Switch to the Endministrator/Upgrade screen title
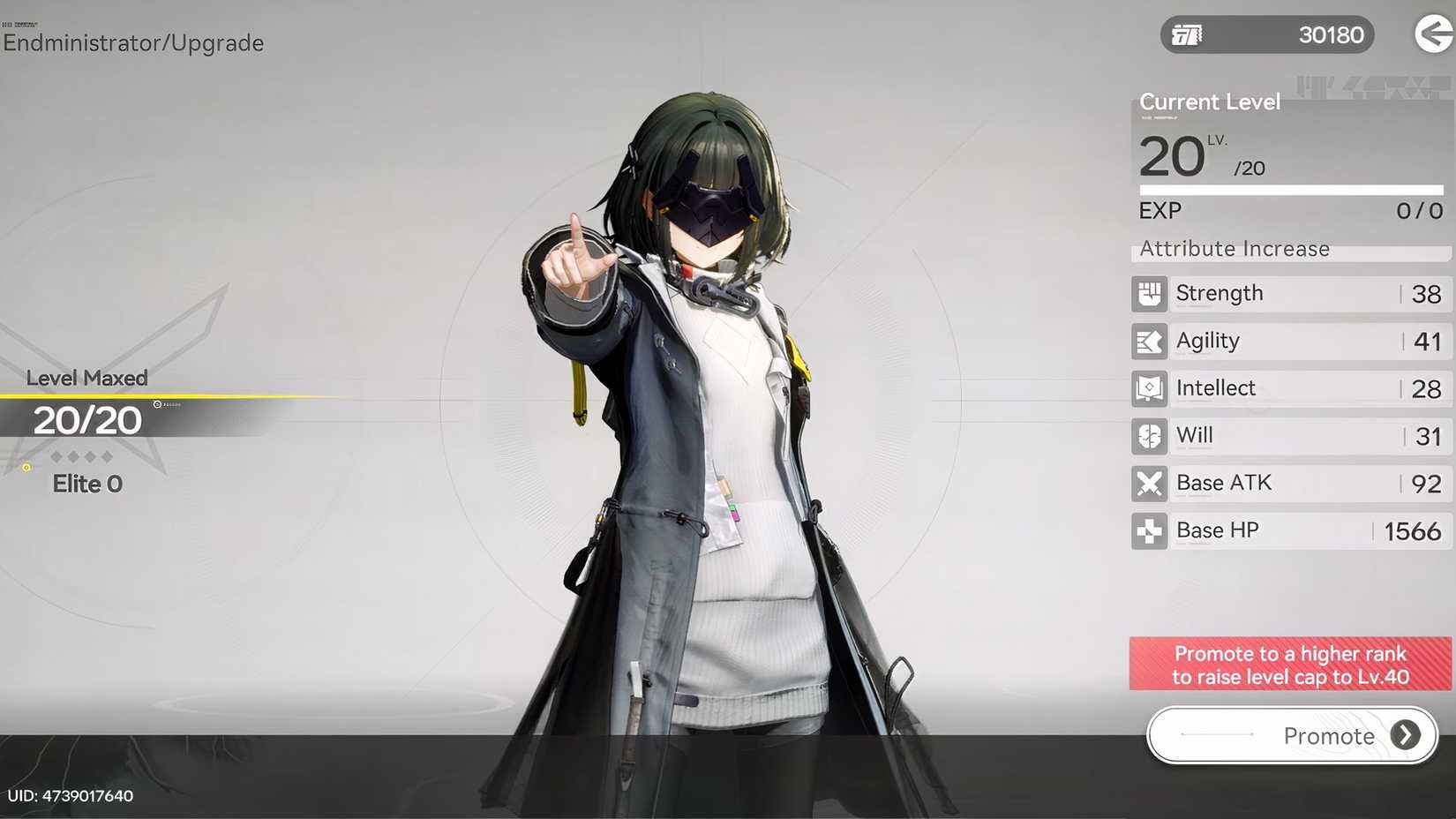 point(132,42)
